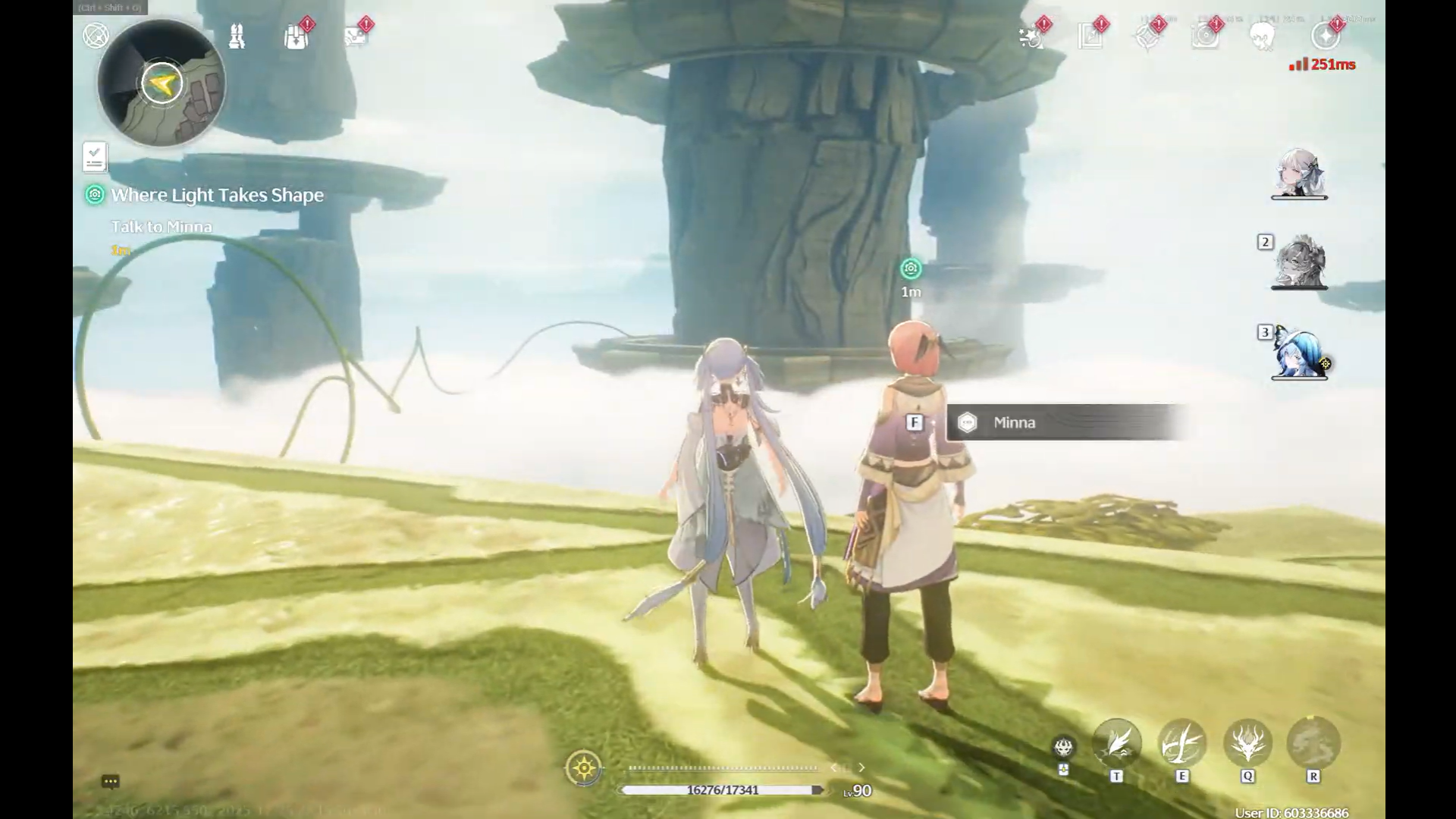Click the chess pieces icon
This screenshot has width=1456, height=819.
[x=237, y=36]
